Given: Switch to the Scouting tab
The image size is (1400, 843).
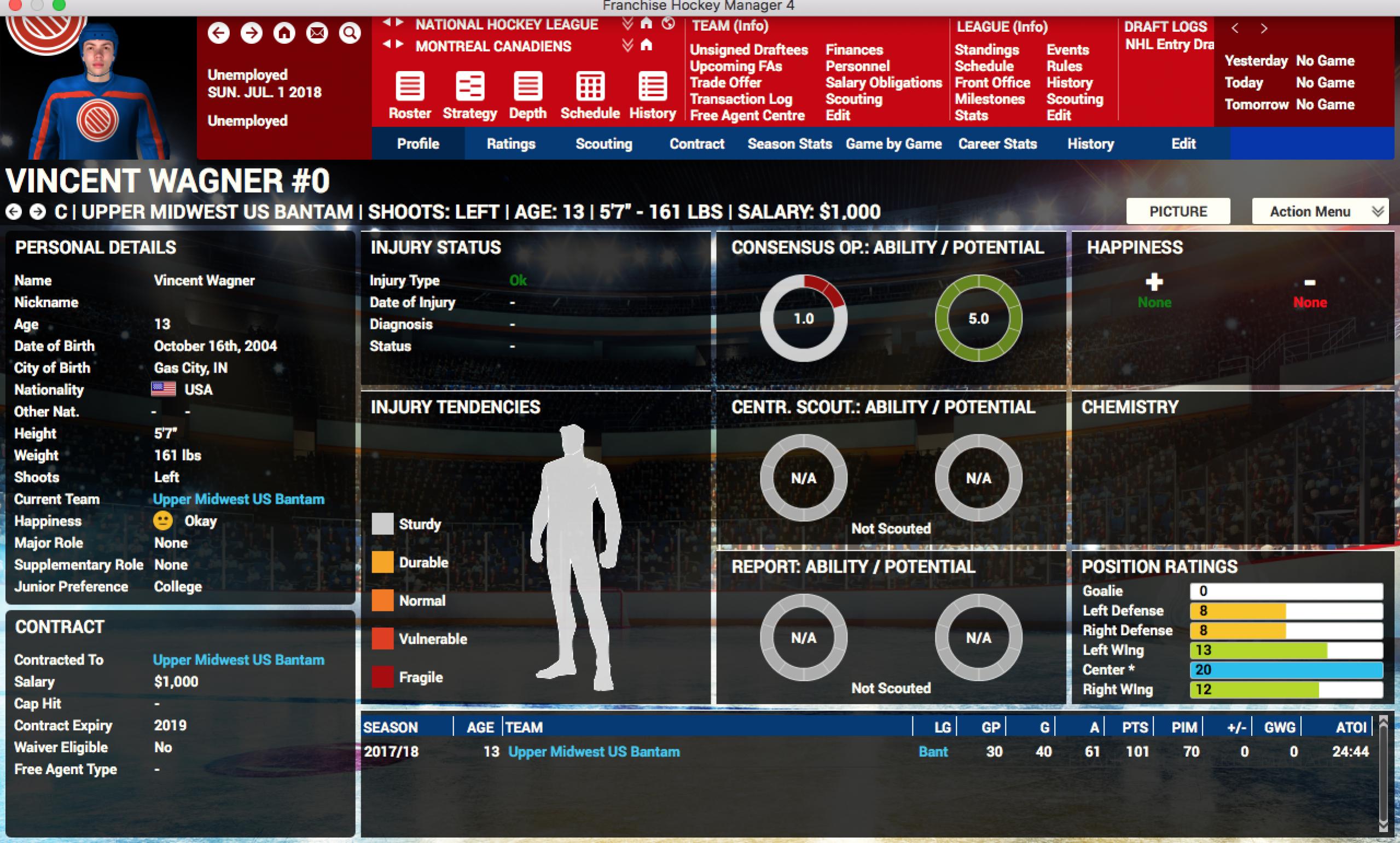Looking at the screenshot, I should 604,144.
